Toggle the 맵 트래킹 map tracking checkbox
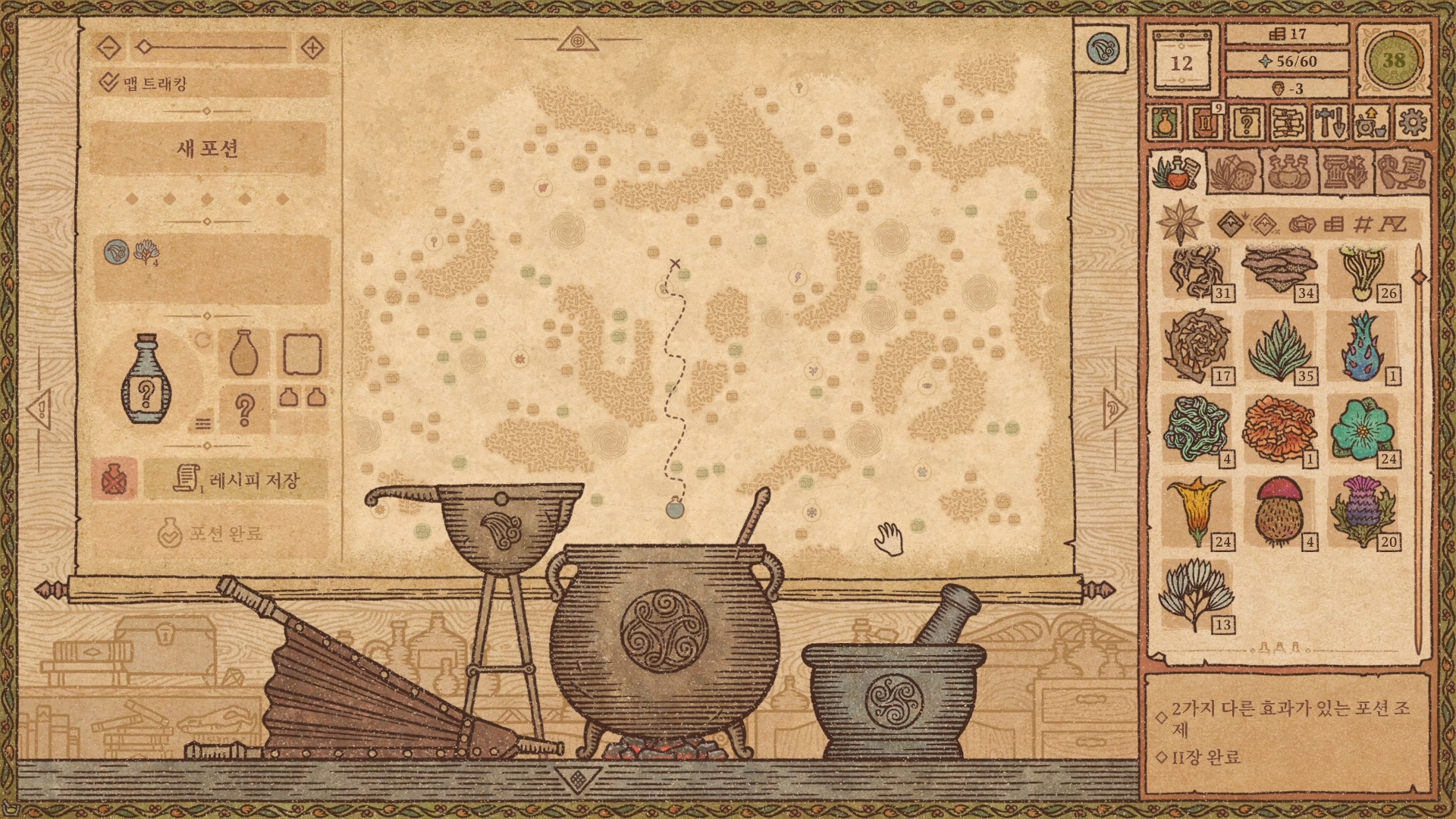 click(110, 83)
